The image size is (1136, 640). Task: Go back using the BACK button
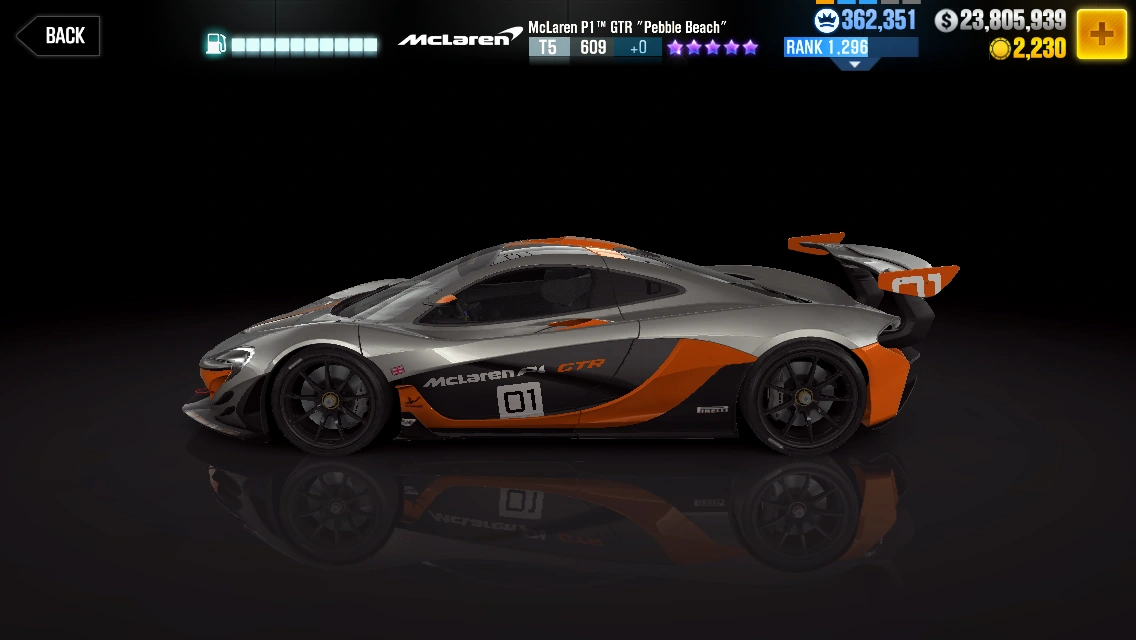tap(58, 36)
